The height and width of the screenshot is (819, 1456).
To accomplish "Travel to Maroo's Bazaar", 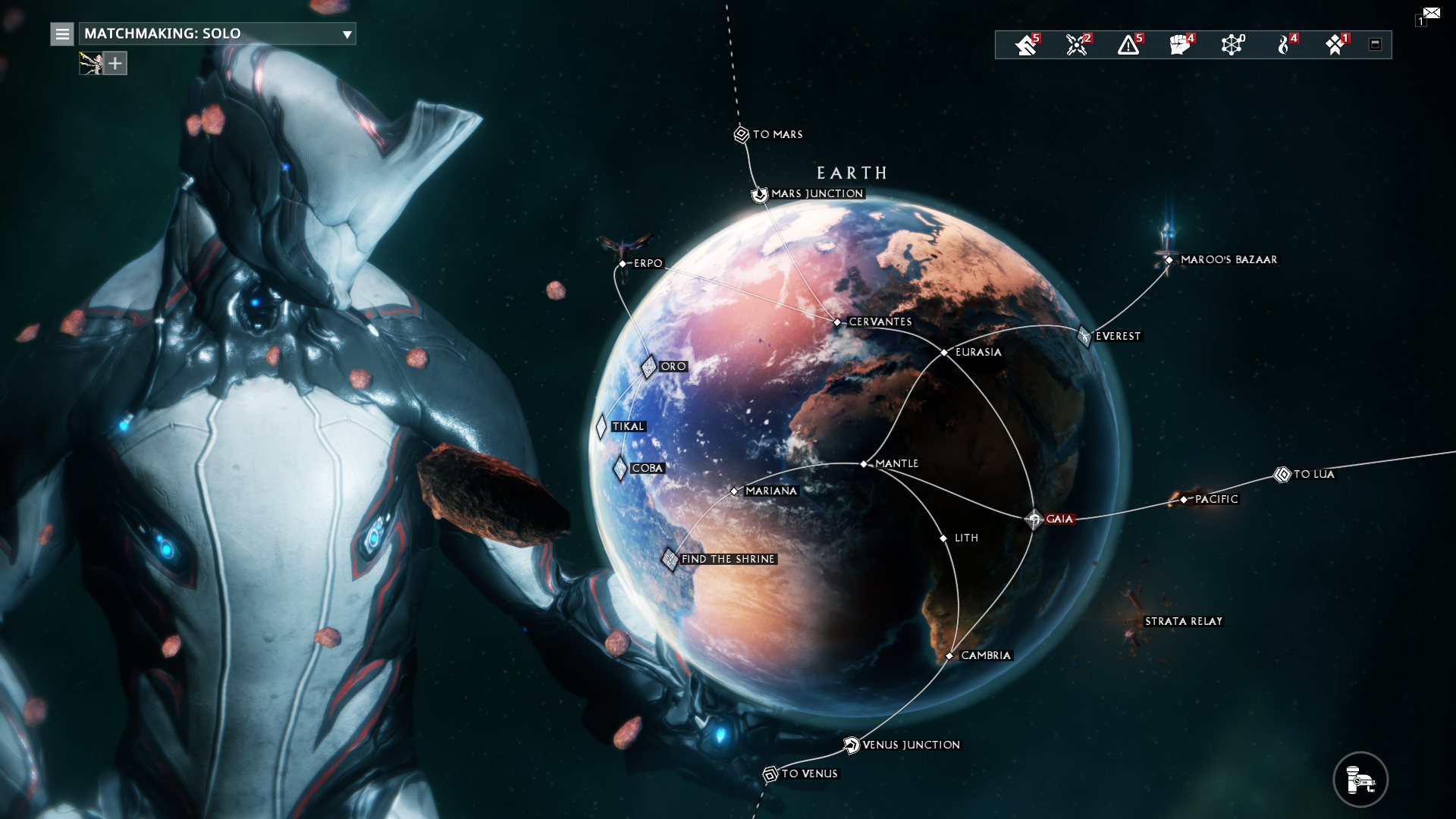I will 1169,259.
